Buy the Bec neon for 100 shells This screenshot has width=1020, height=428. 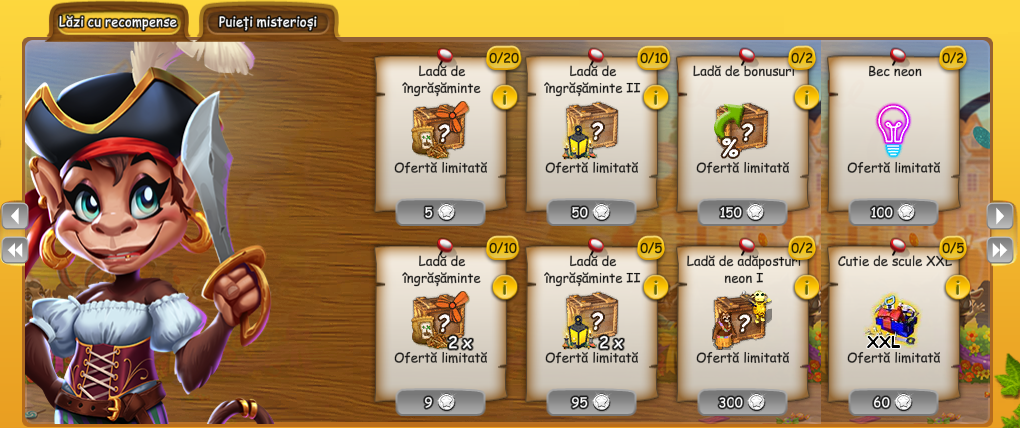click(893, 212)
